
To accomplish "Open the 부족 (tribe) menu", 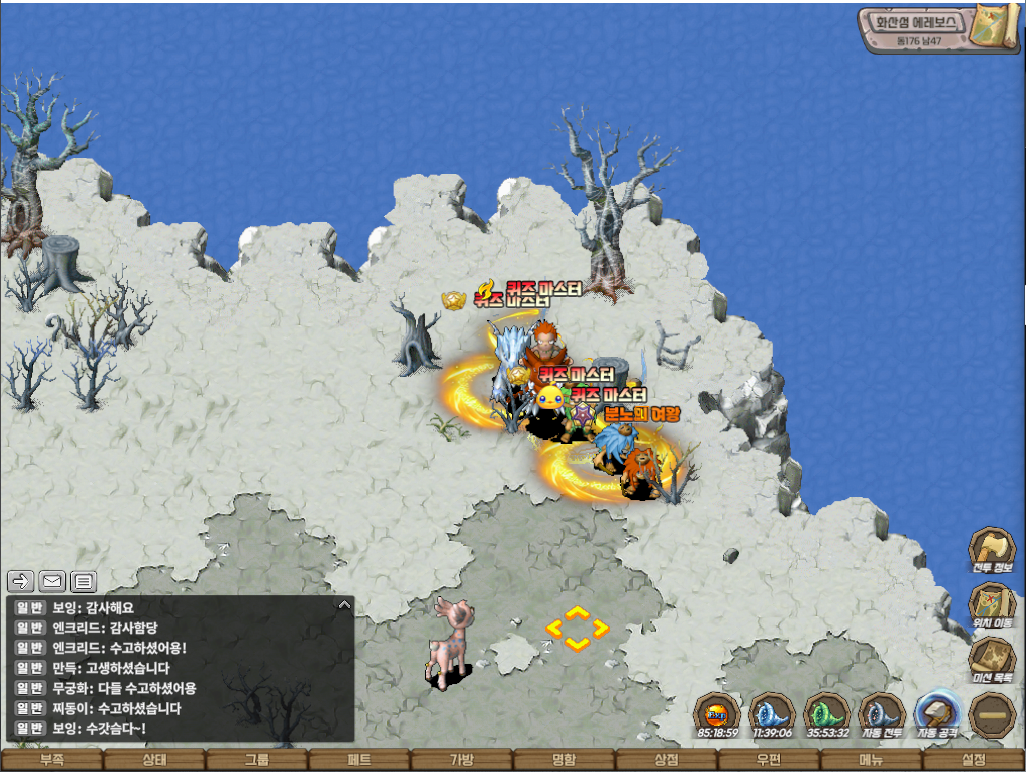I will 51,761.
